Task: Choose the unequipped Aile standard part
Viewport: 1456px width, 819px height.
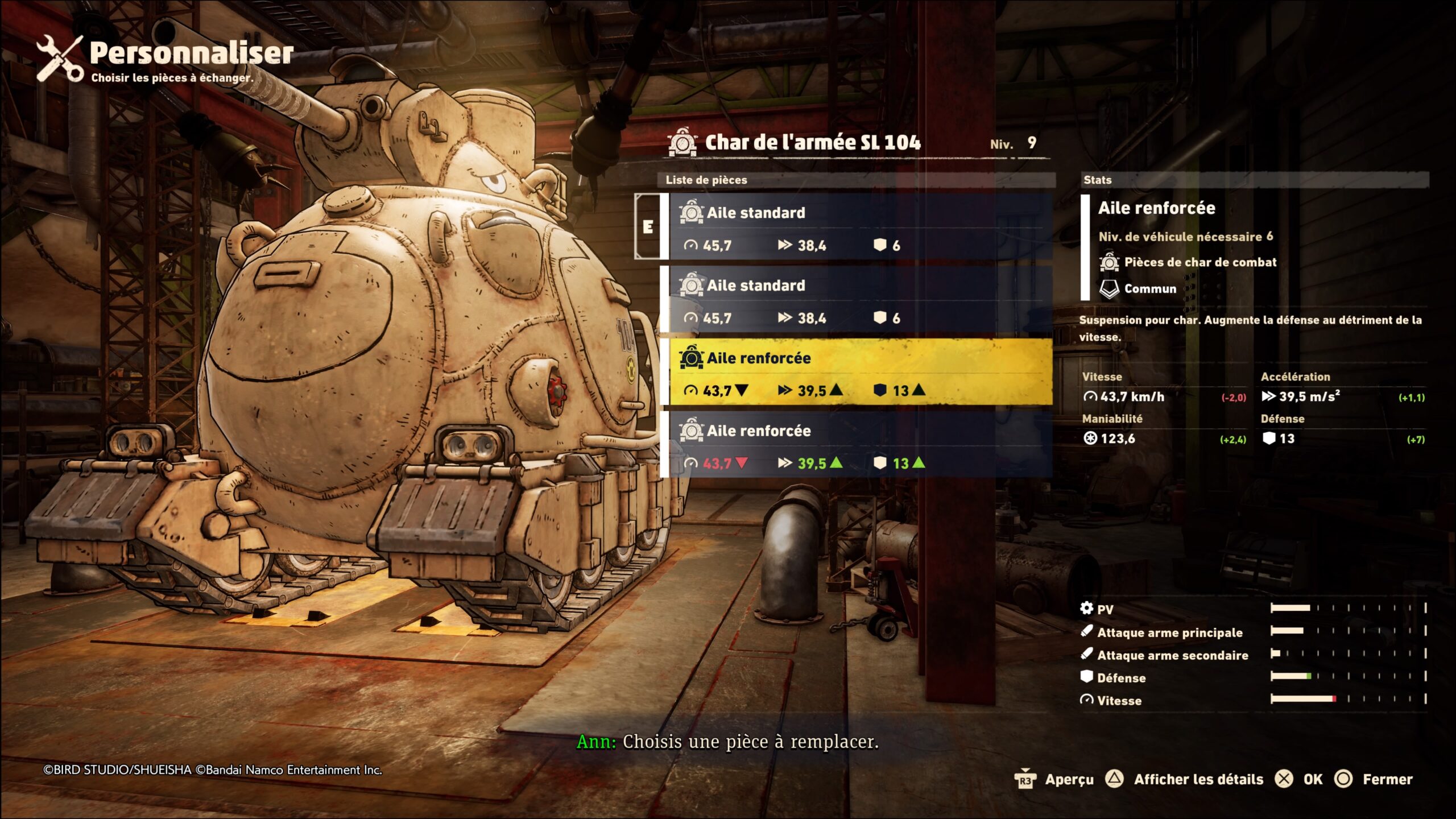Action: coord(859,300)
